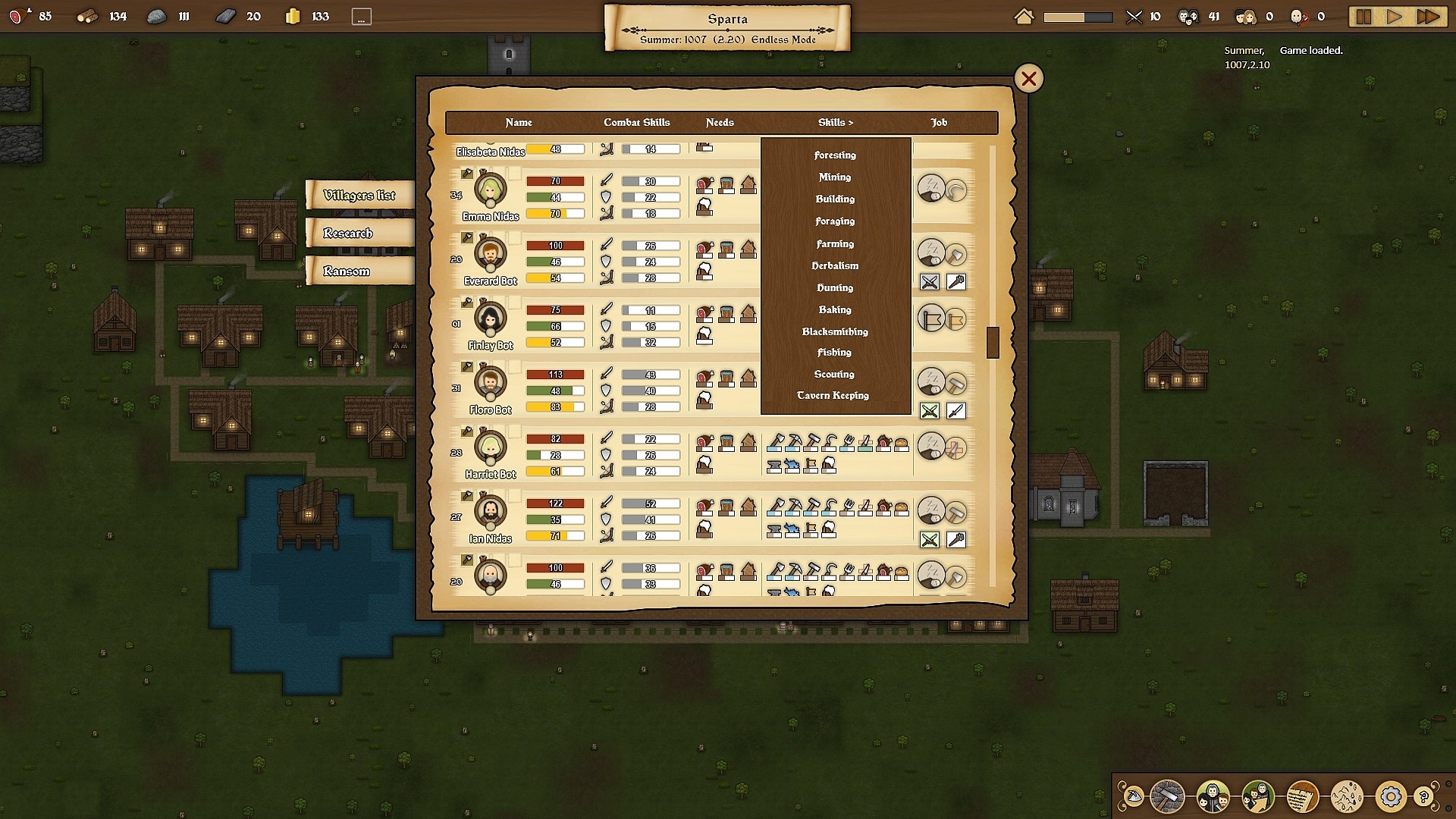The image size is (1456, 819).
Task: Open the build hammer menu
Action: tap(1167, 797)
